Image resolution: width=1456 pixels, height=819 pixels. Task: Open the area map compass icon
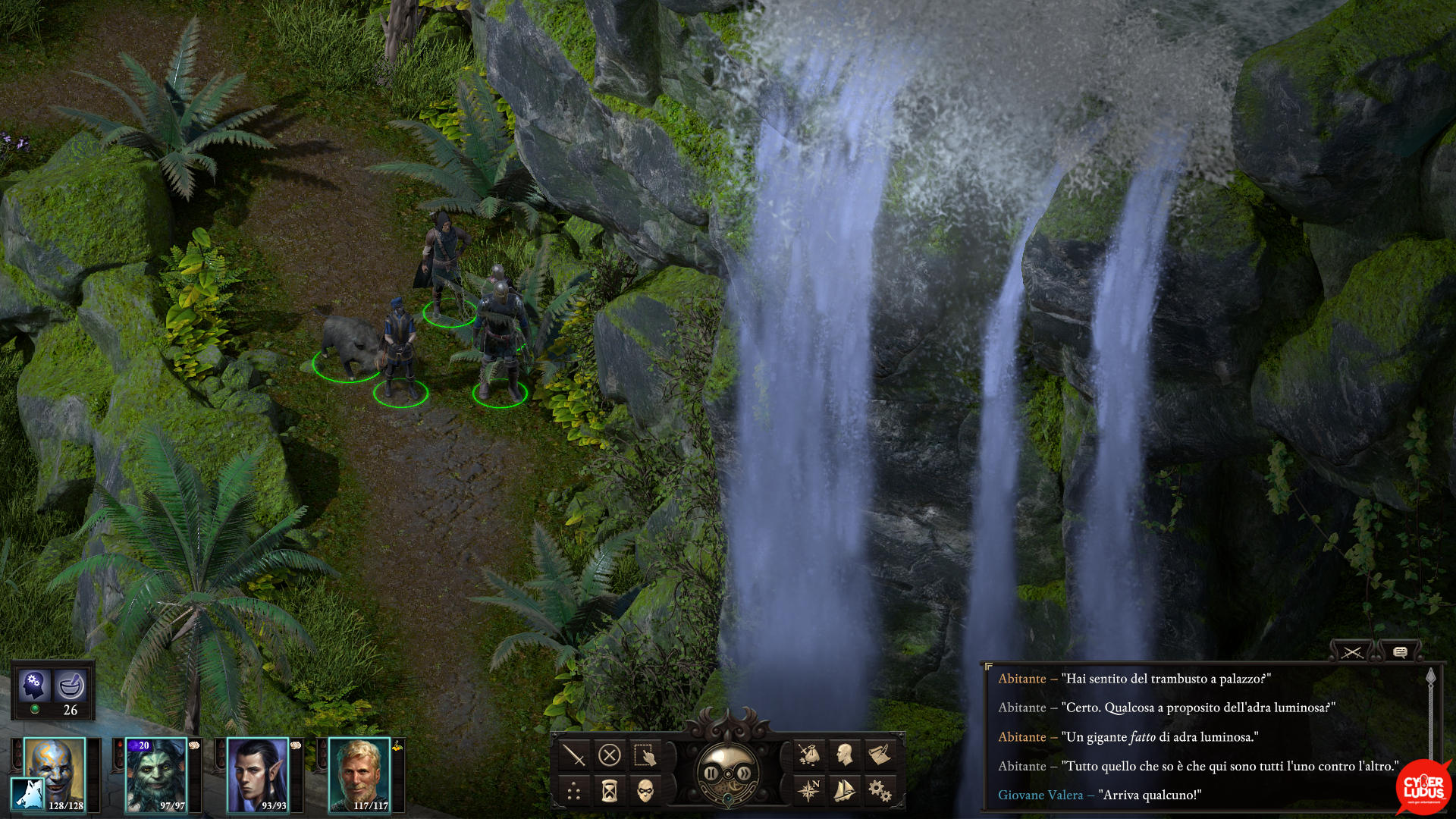coord(808,792)
